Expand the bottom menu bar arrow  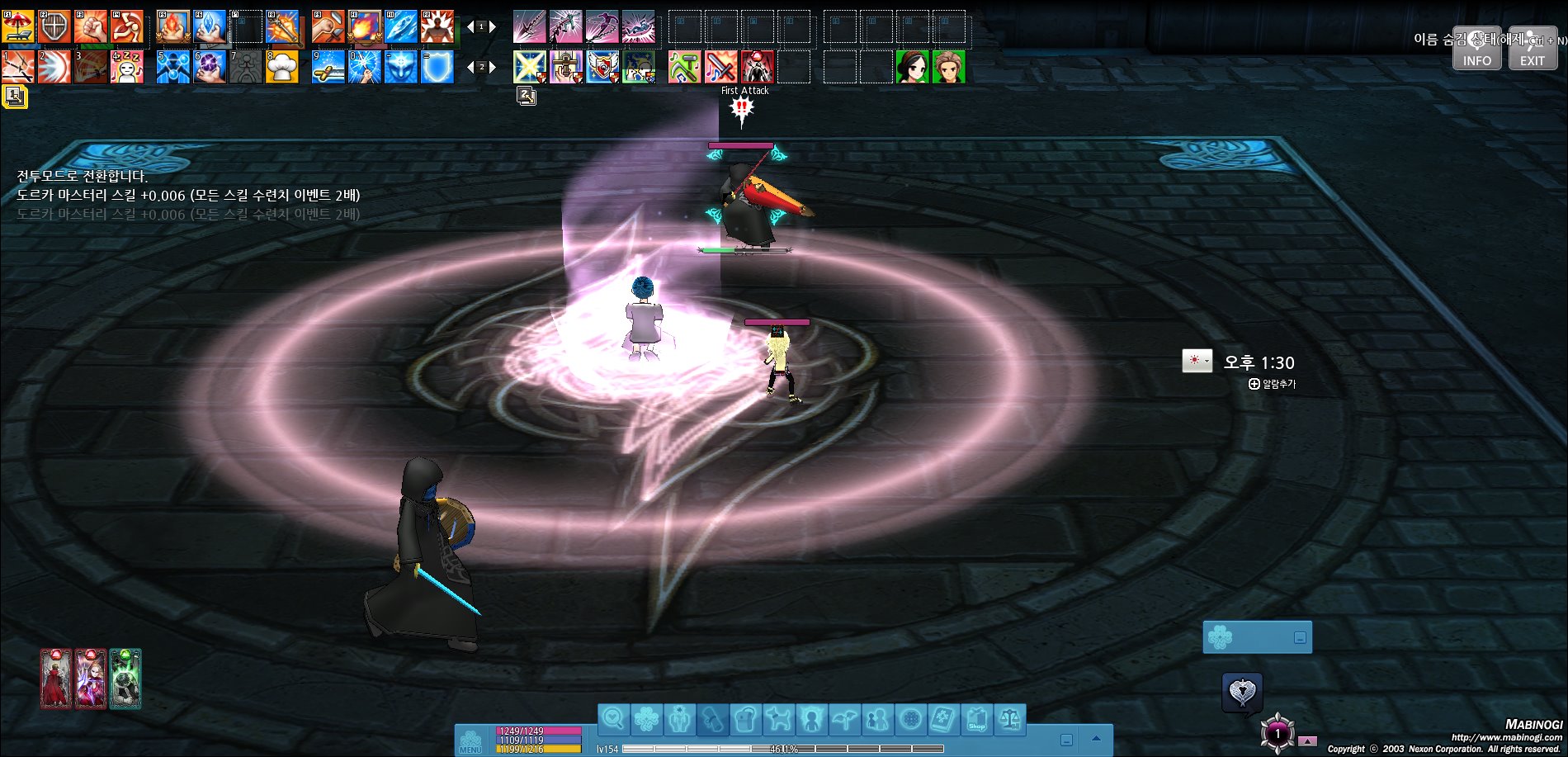[1096, 739]
